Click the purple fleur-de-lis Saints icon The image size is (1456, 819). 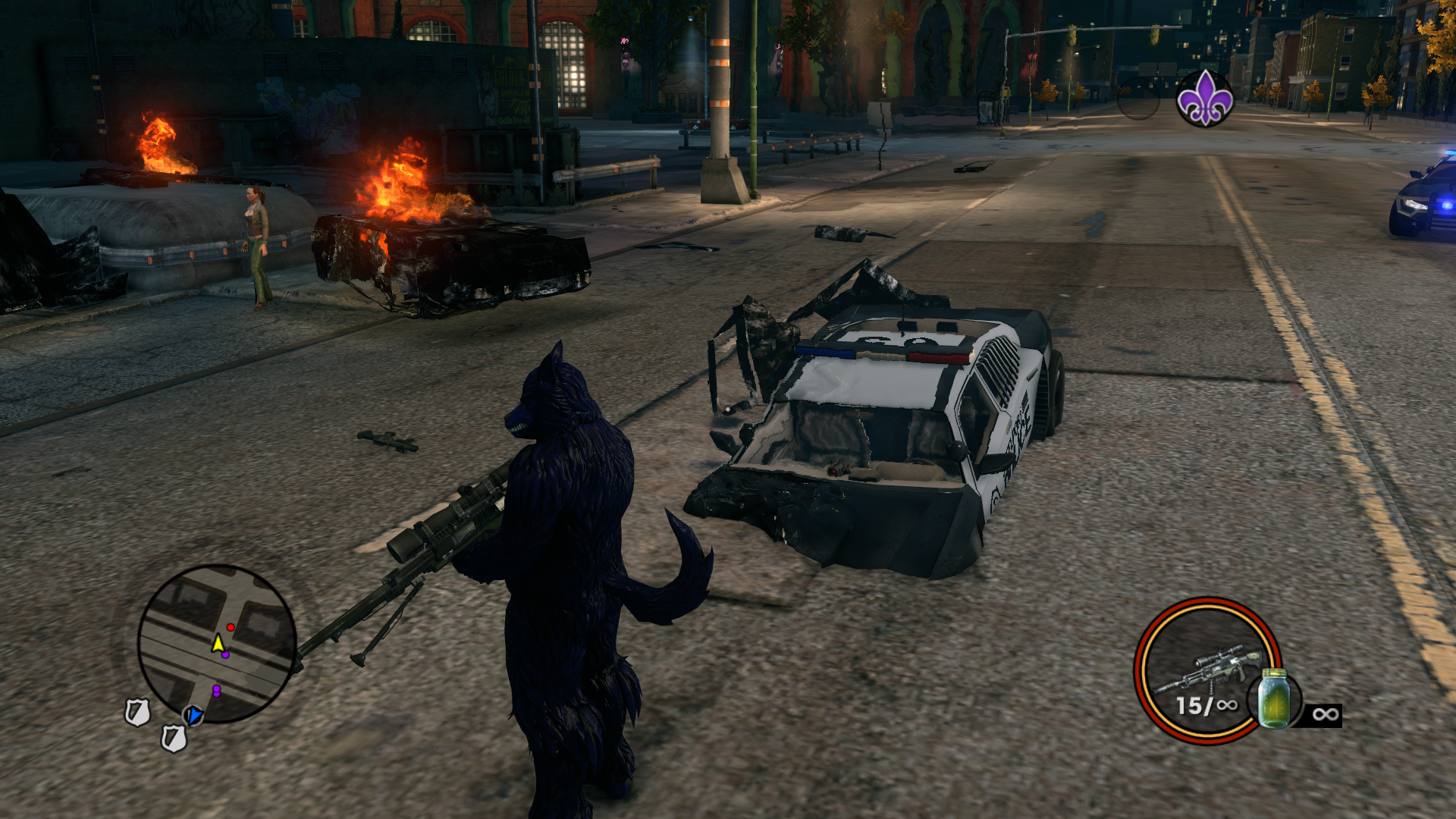tap(1204, 99)
